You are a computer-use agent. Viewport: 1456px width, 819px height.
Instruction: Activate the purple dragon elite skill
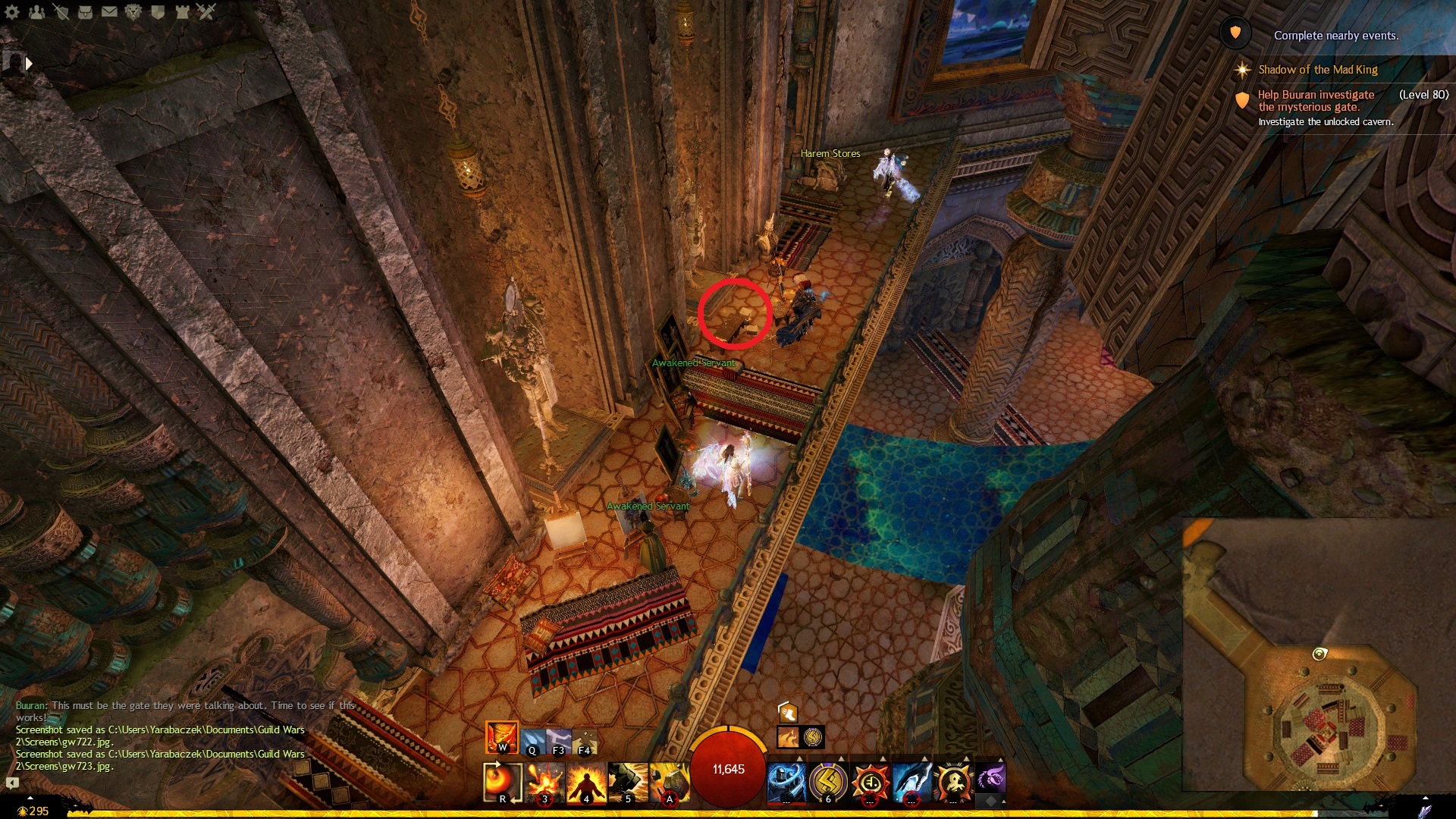(x=990, y=779)
